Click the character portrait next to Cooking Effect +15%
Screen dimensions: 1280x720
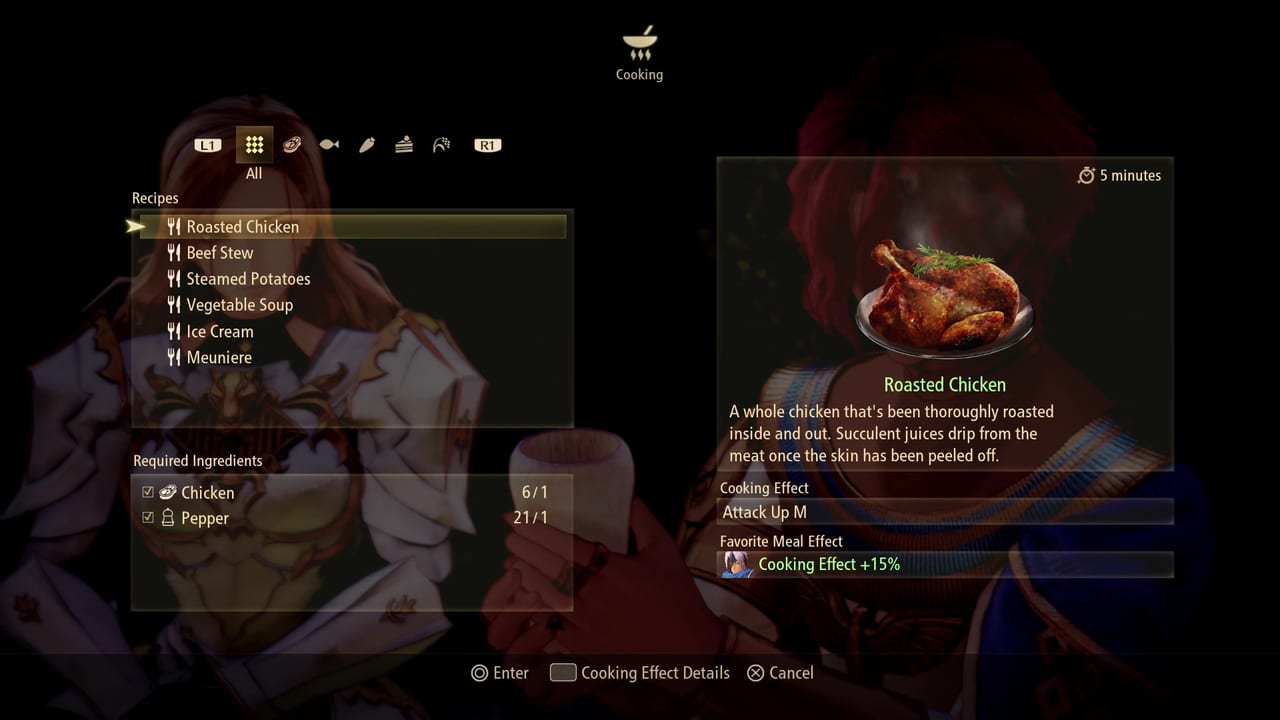(x=737, y=564)
